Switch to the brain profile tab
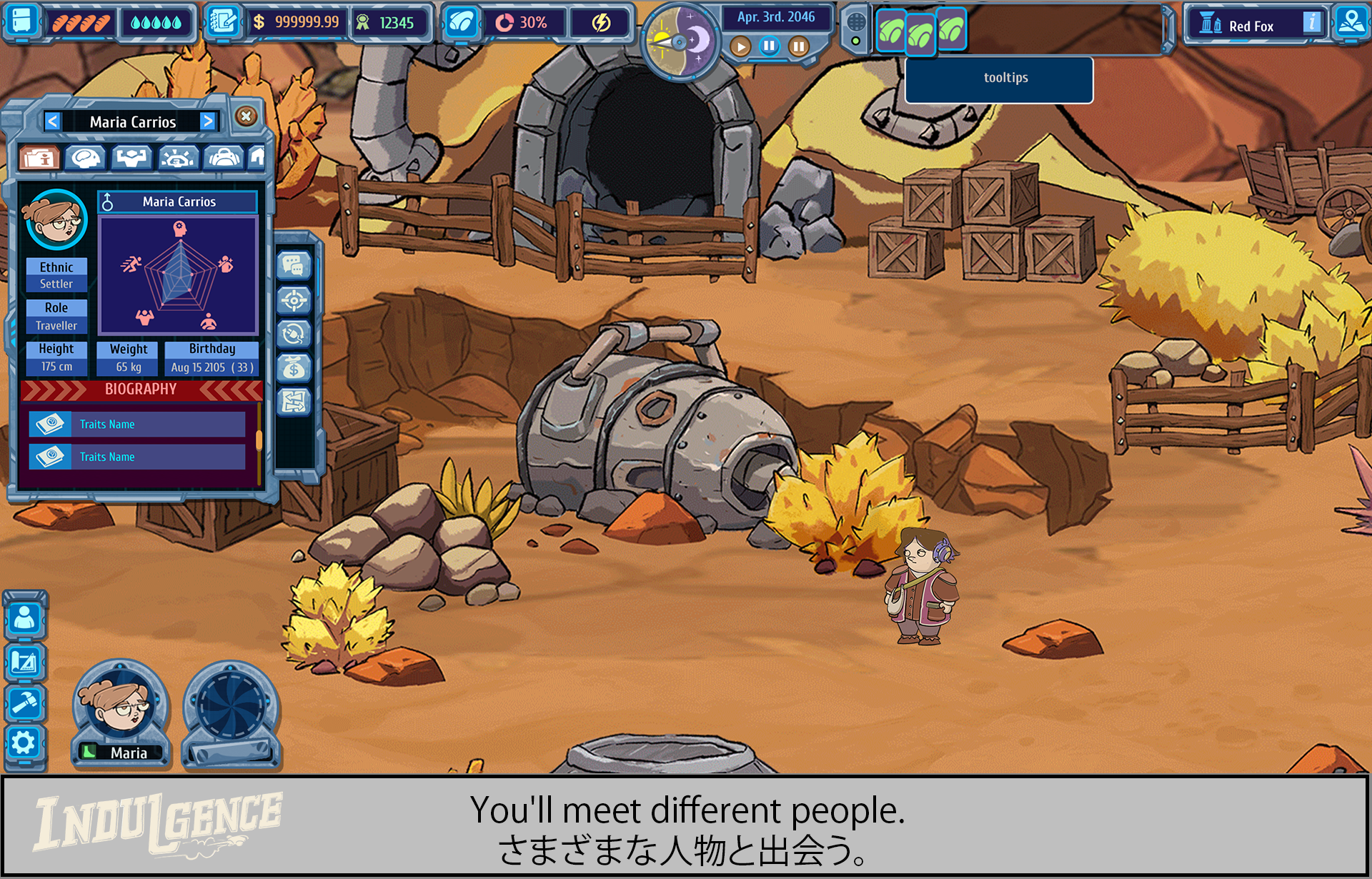1372x879 pixels. pos(86,157)
